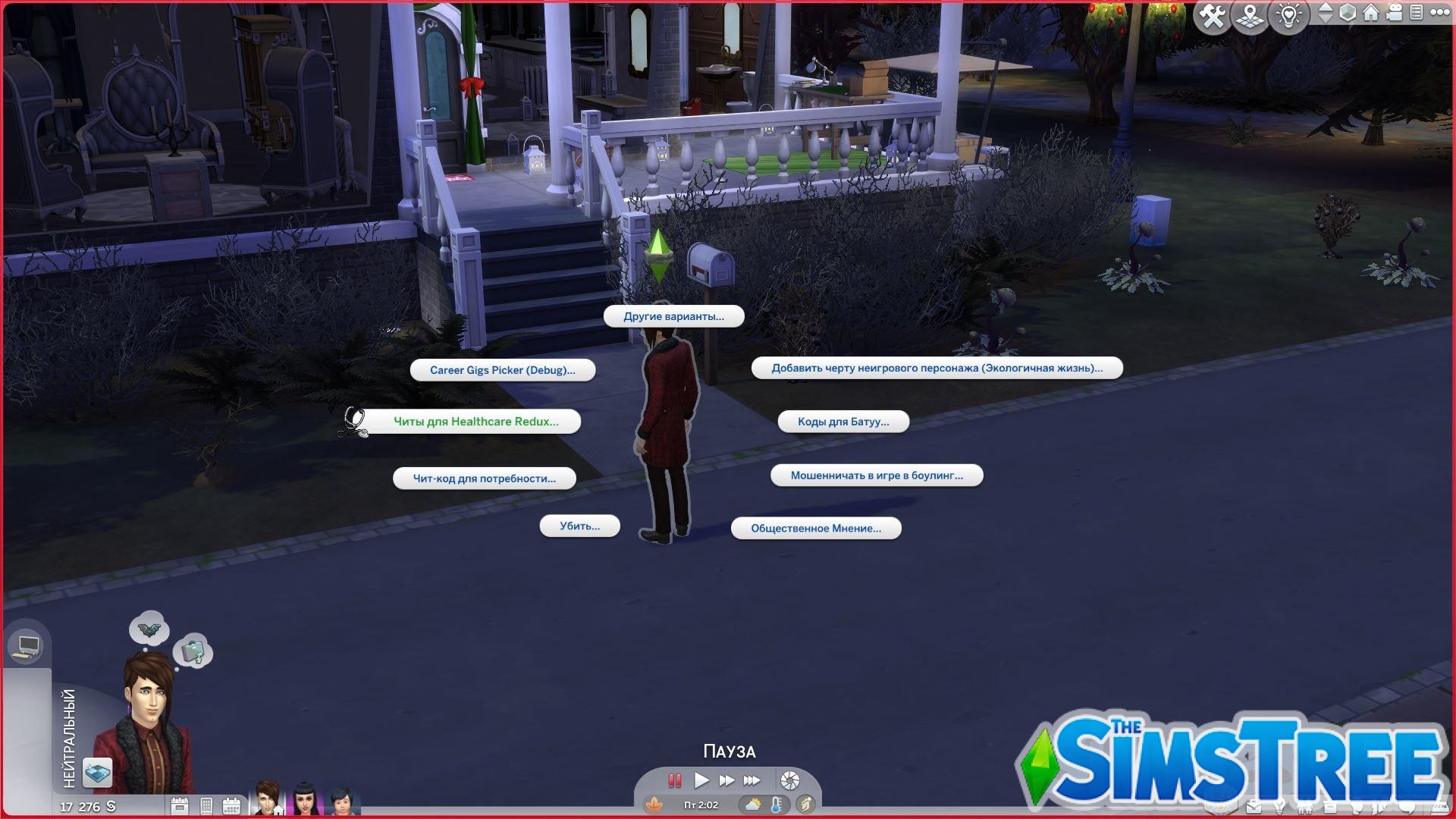Screen dimensions: 1456x819
Task: Toggle wall view with the up-down arrows
Action: coord(1326,14)
